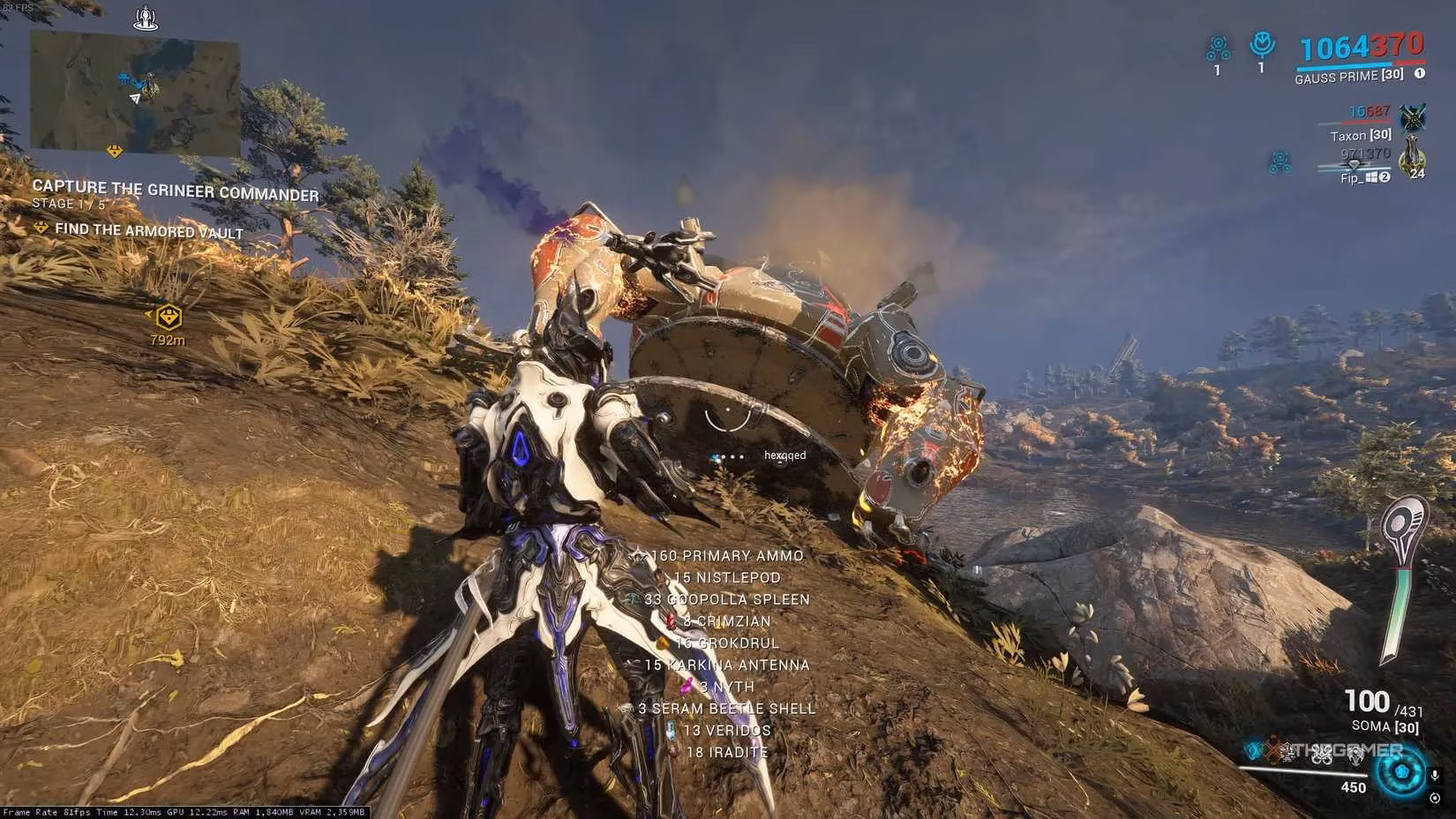Image resolution: width=1456 pixels, height=819 pixels.
Task: Select the Thermal Sunder ability icon
Action: [1321, 753]
